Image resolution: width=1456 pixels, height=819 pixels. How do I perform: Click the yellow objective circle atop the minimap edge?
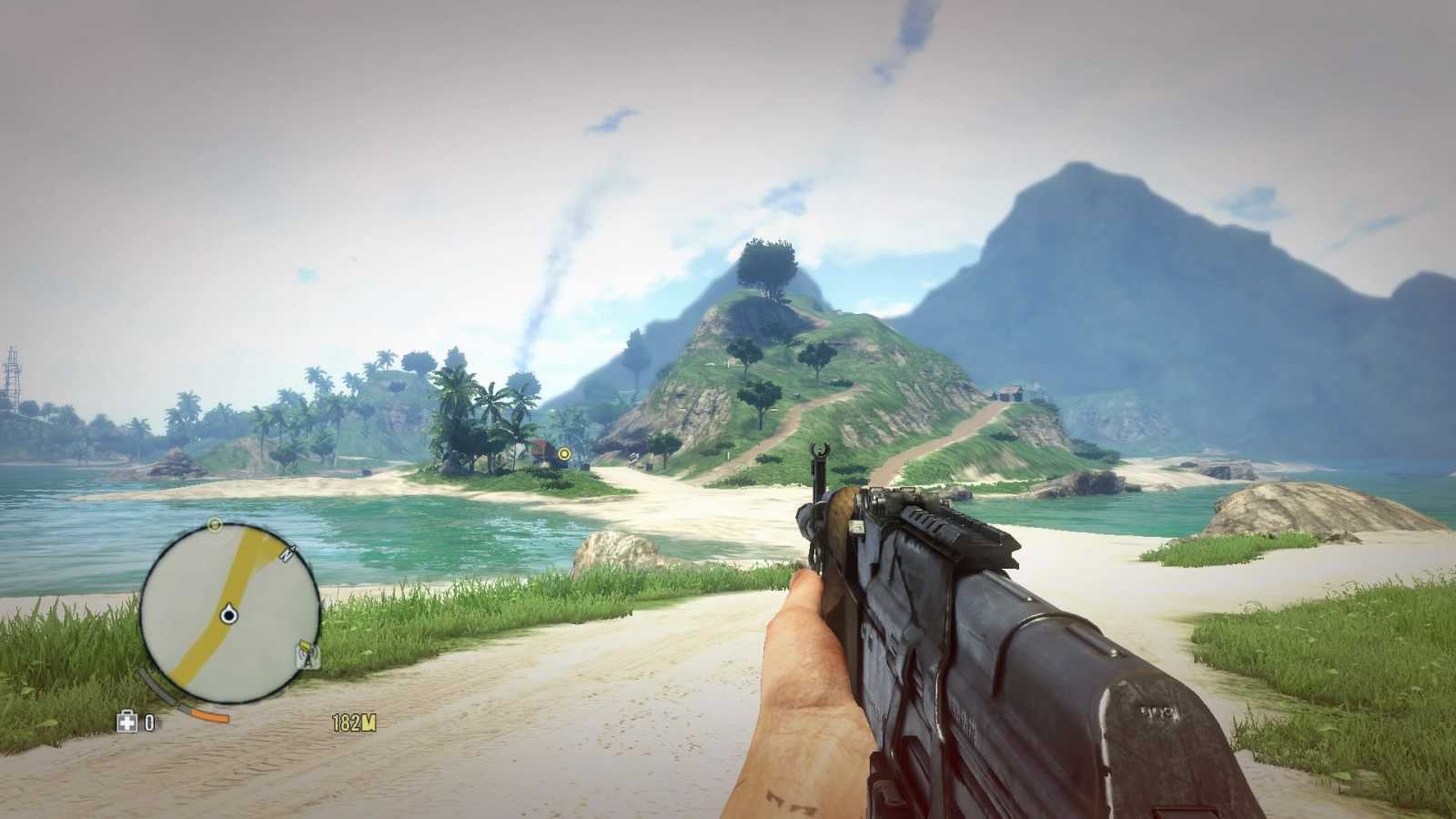(215, 523)
